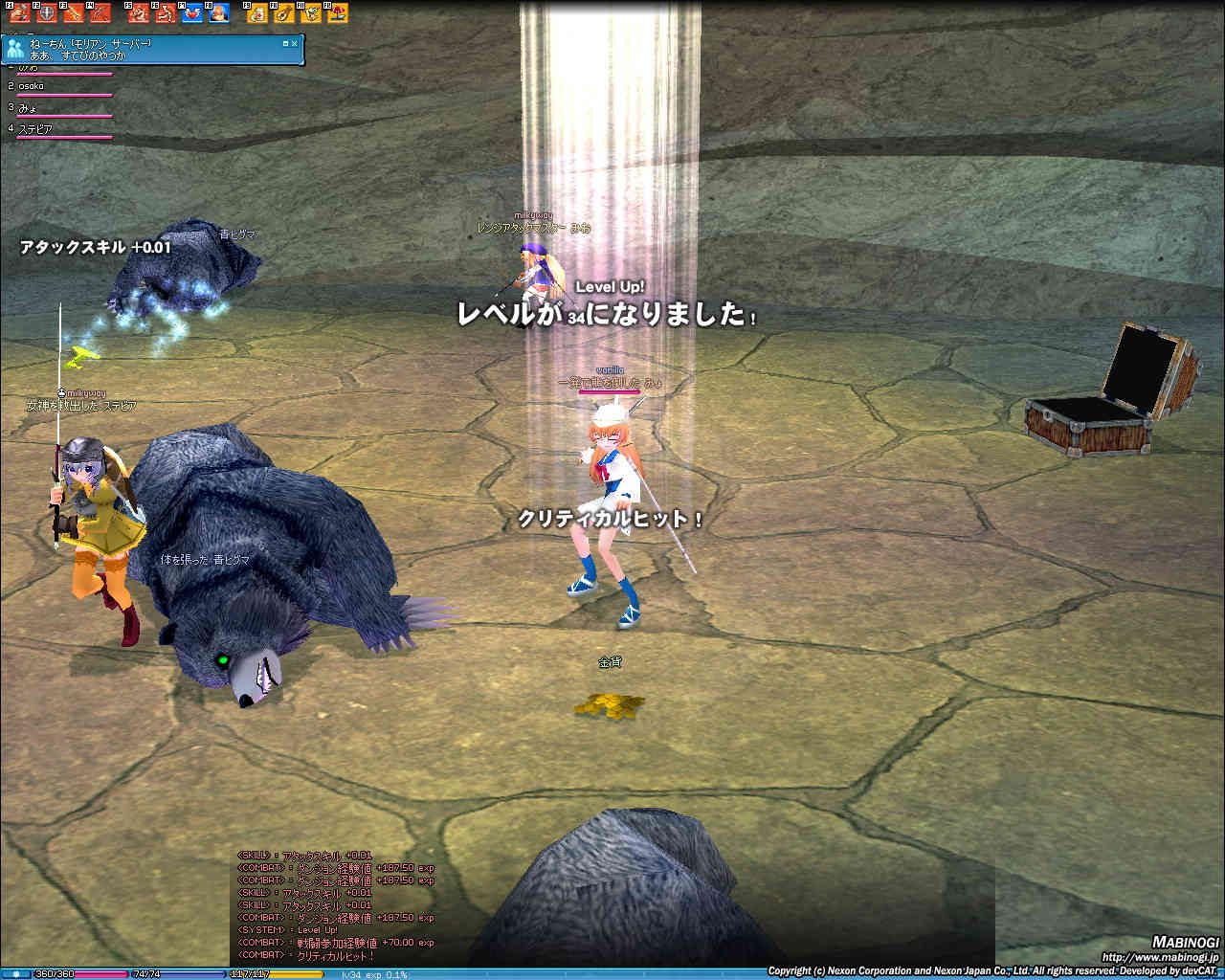Minimize the messenger chat notification window
The height and width of the screenshot is (980, 1225).
pyautogui.click(x=285, y=43)
